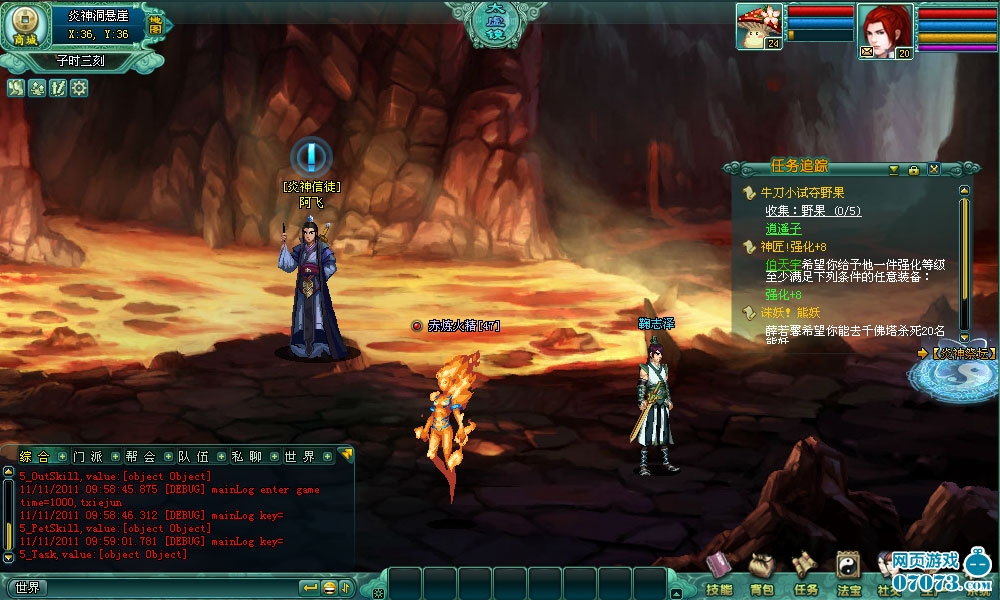
Task: Click the 逍遥子 quest NPC link
Action: [x=784, y=229]
